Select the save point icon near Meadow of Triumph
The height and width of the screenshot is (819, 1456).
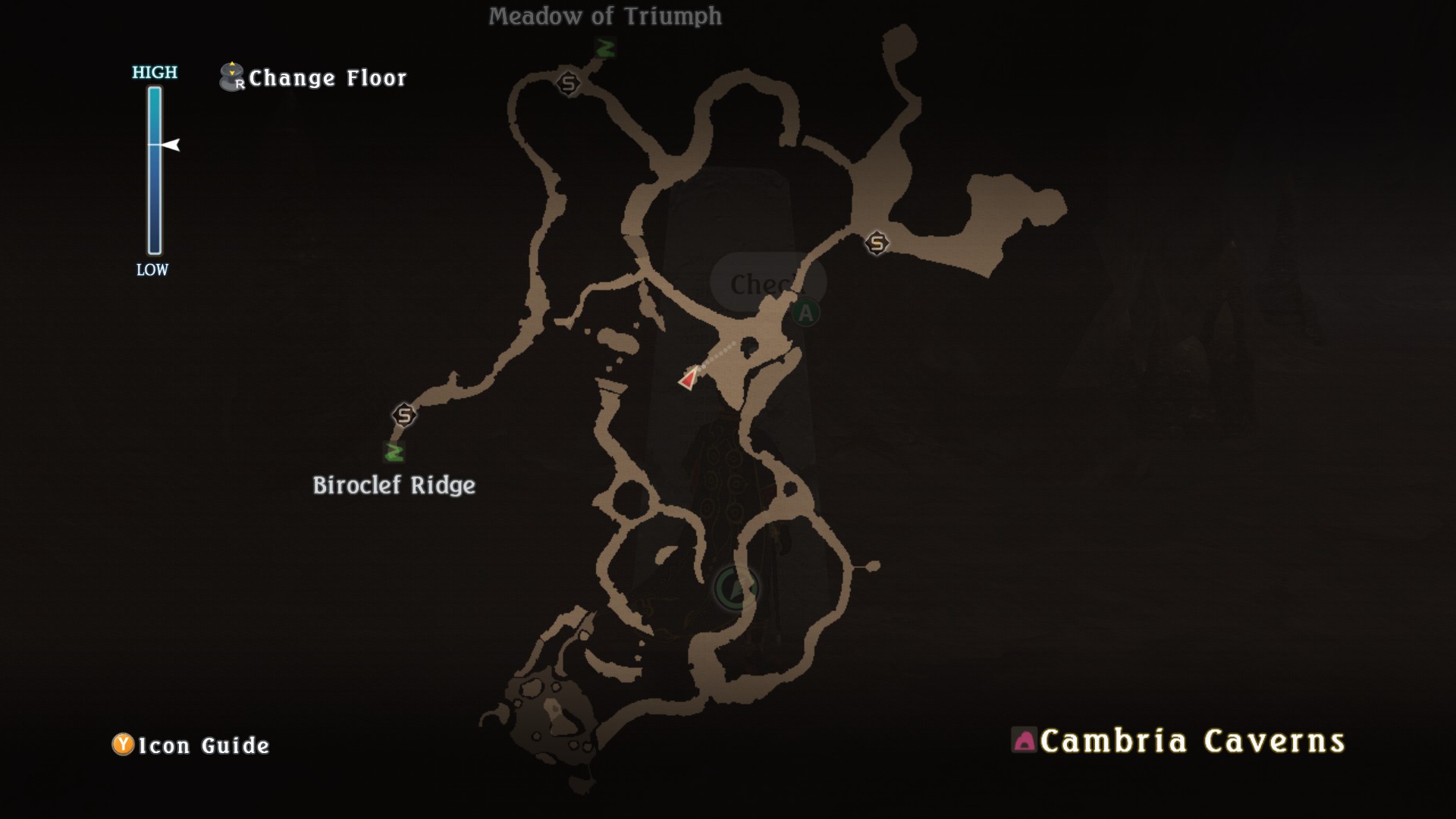pyautogui.click(x=569, y=82)
